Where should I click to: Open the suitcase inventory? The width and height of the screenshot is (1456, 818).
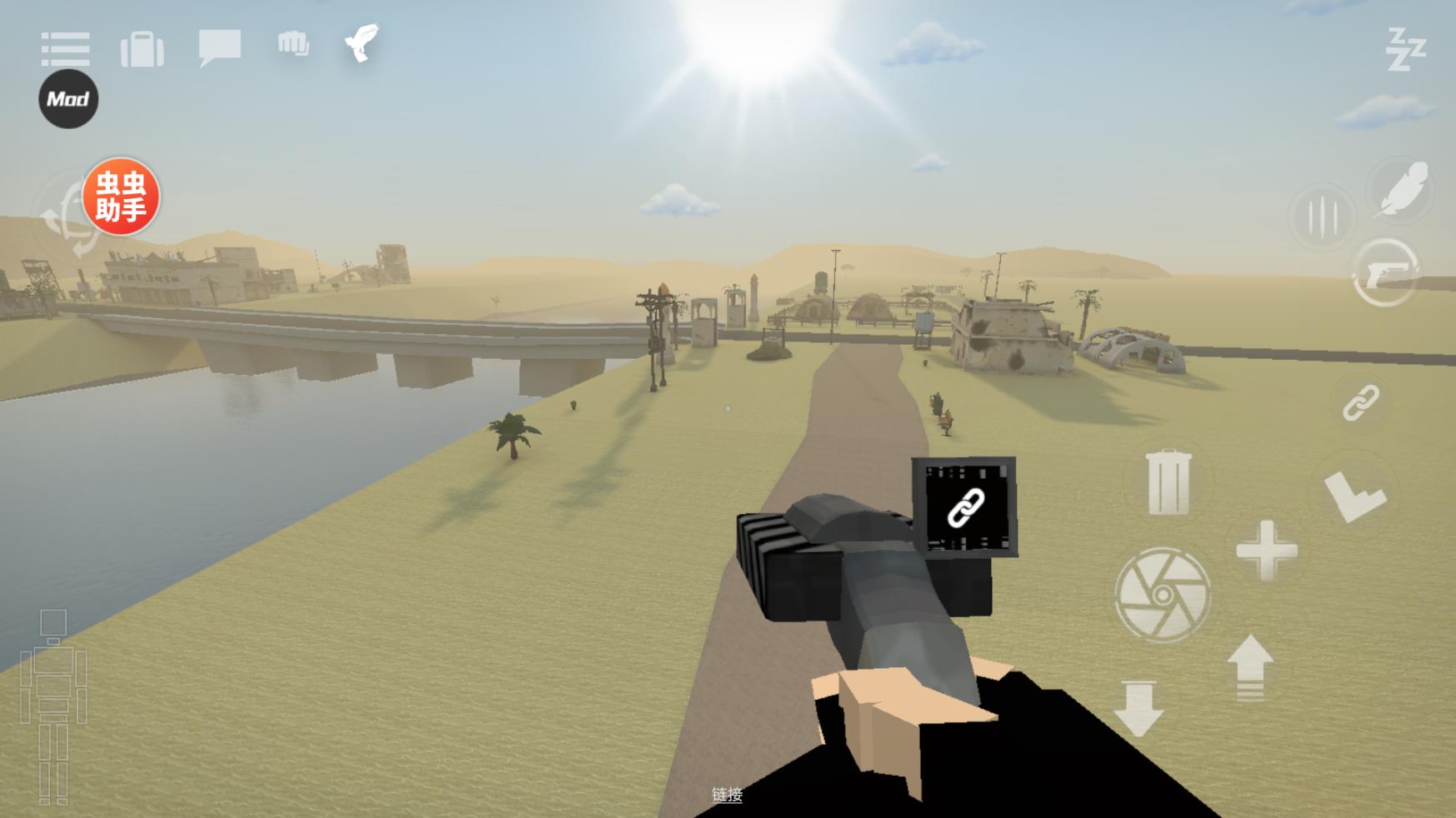pos(143,49)
